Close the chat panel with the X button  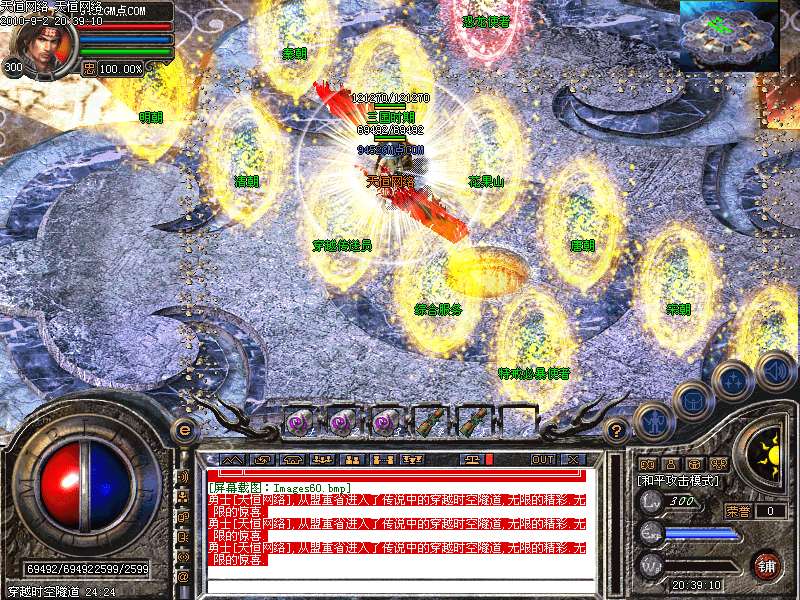573,460
